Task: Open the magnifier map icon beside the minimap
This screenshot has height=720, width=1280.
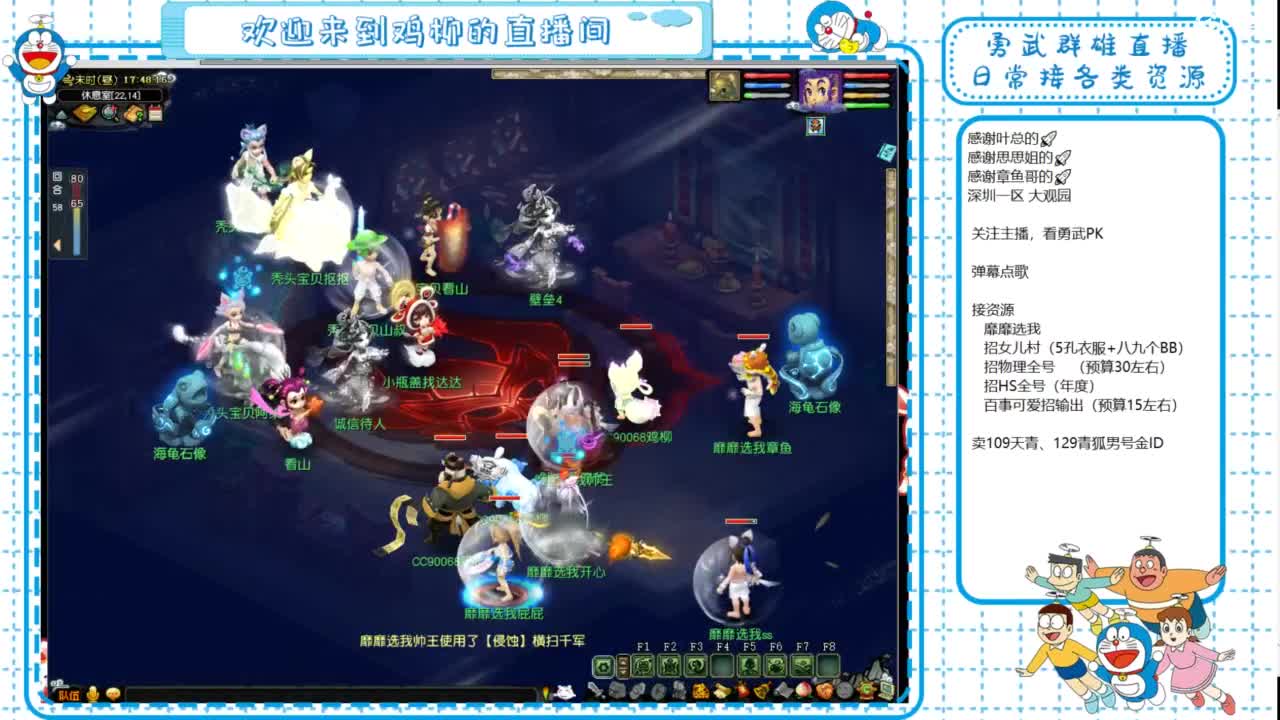Action: tap(109, 113)
